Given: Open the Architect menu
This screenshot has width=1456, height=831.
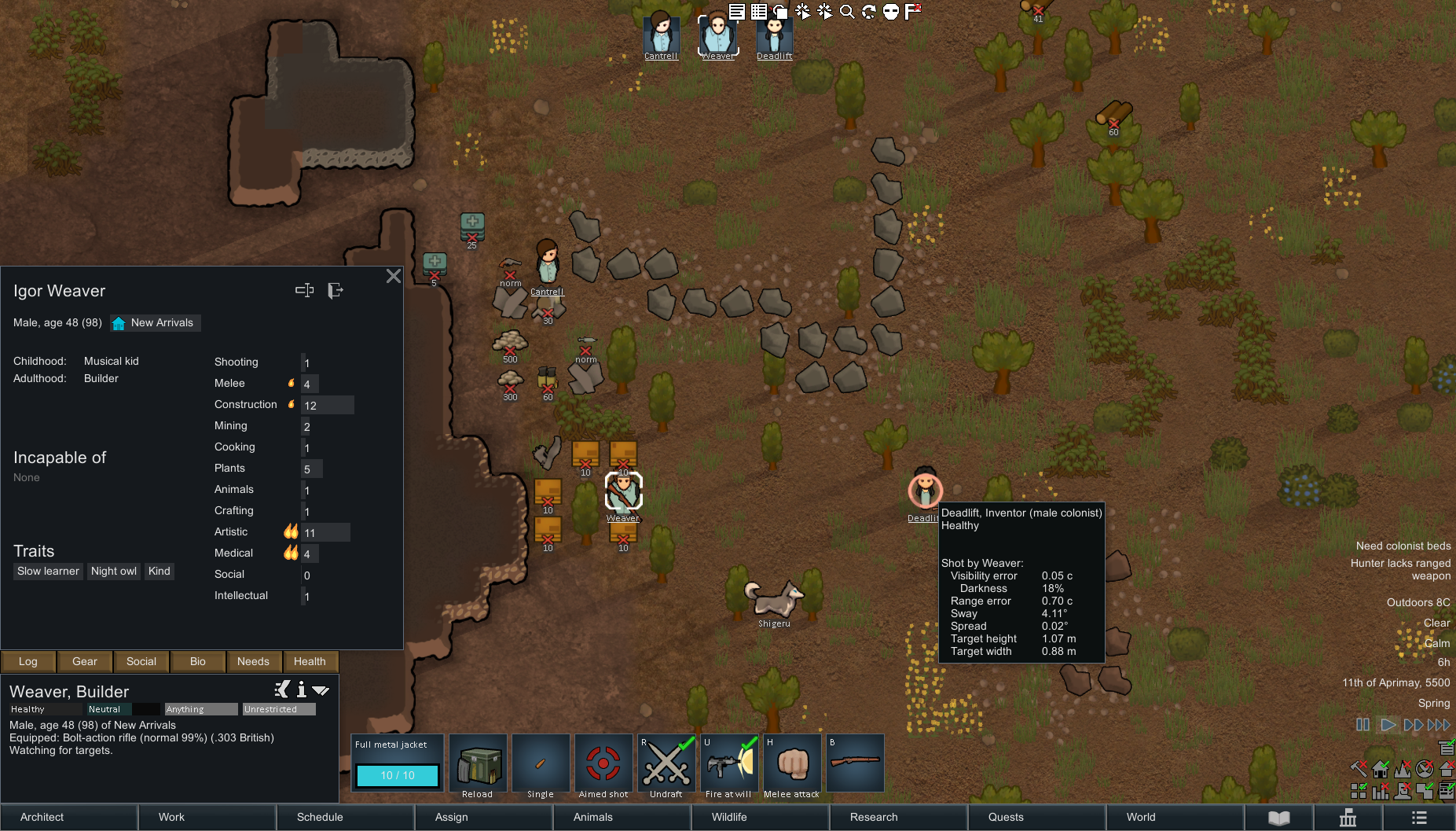Looking at the screenshot, I should [x=69, y=817].
